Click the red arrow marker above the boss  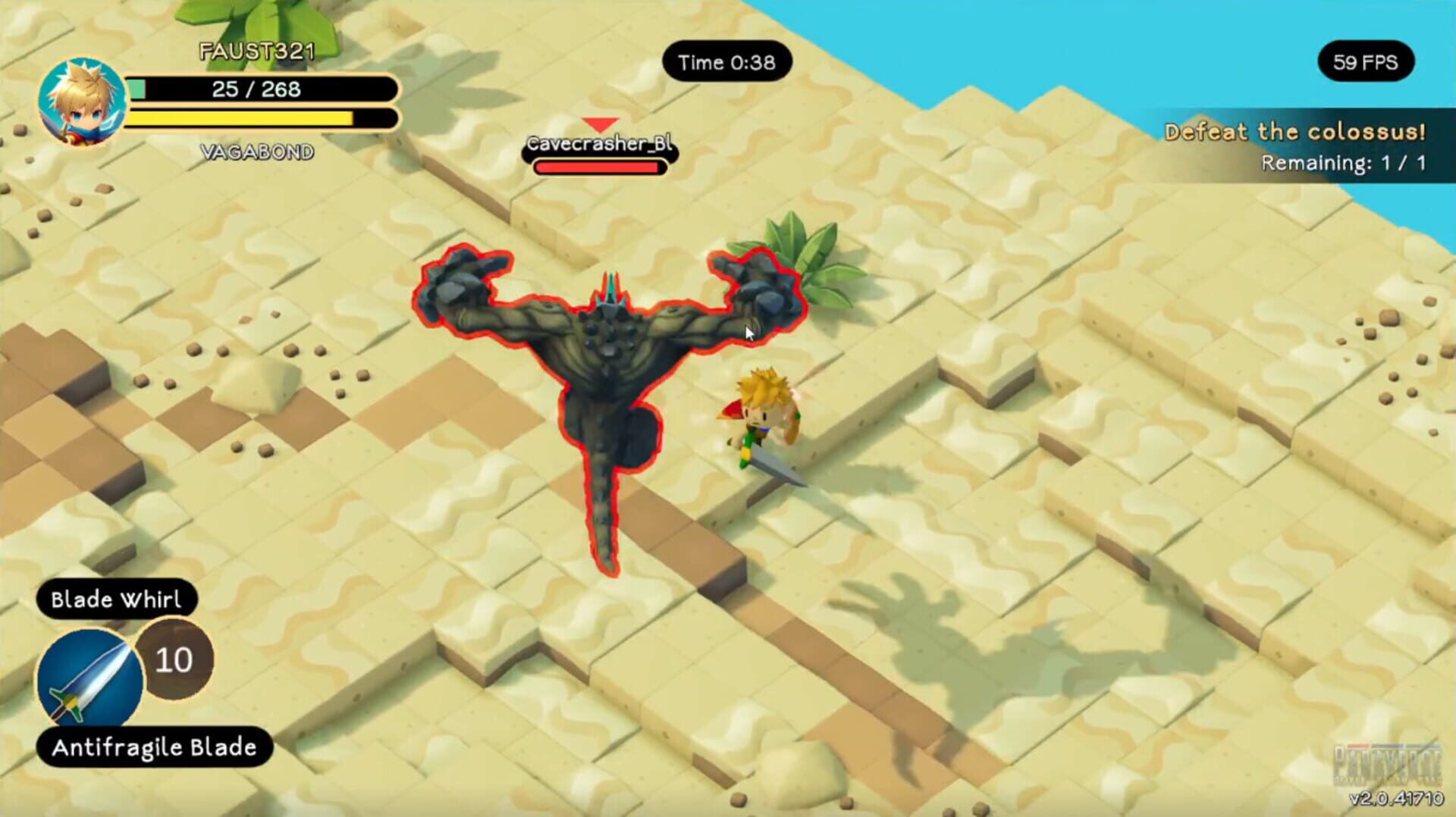[x=599, y=121]
